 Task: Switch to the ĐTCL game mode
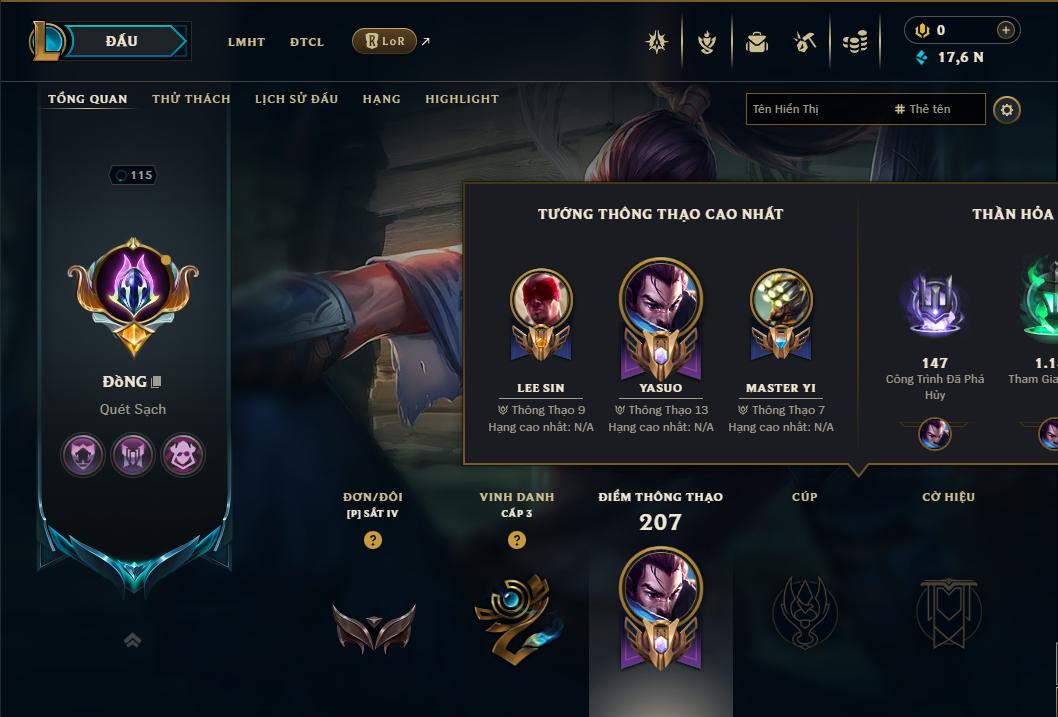(x=307, y=42)
